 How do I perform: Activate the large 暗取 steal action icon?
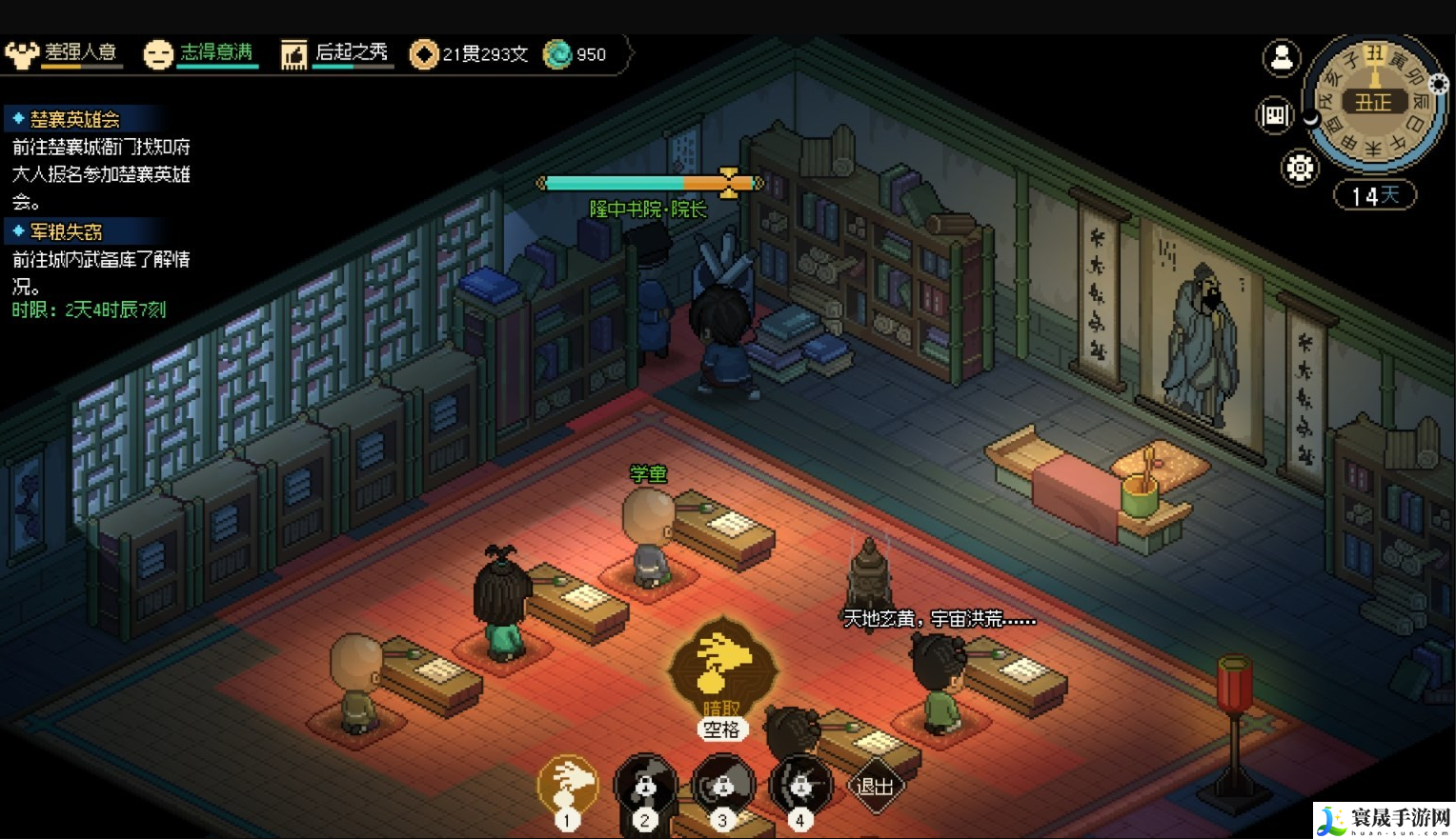click(722, 667)
